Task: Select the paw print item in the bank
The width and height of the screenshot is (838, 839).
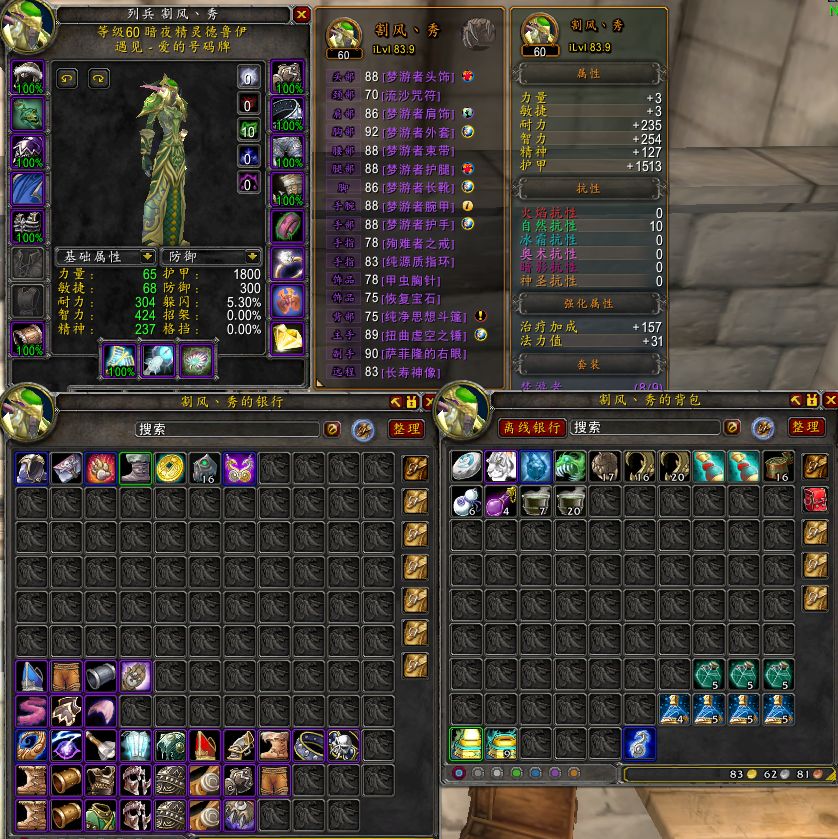Action: pos(100,467)
